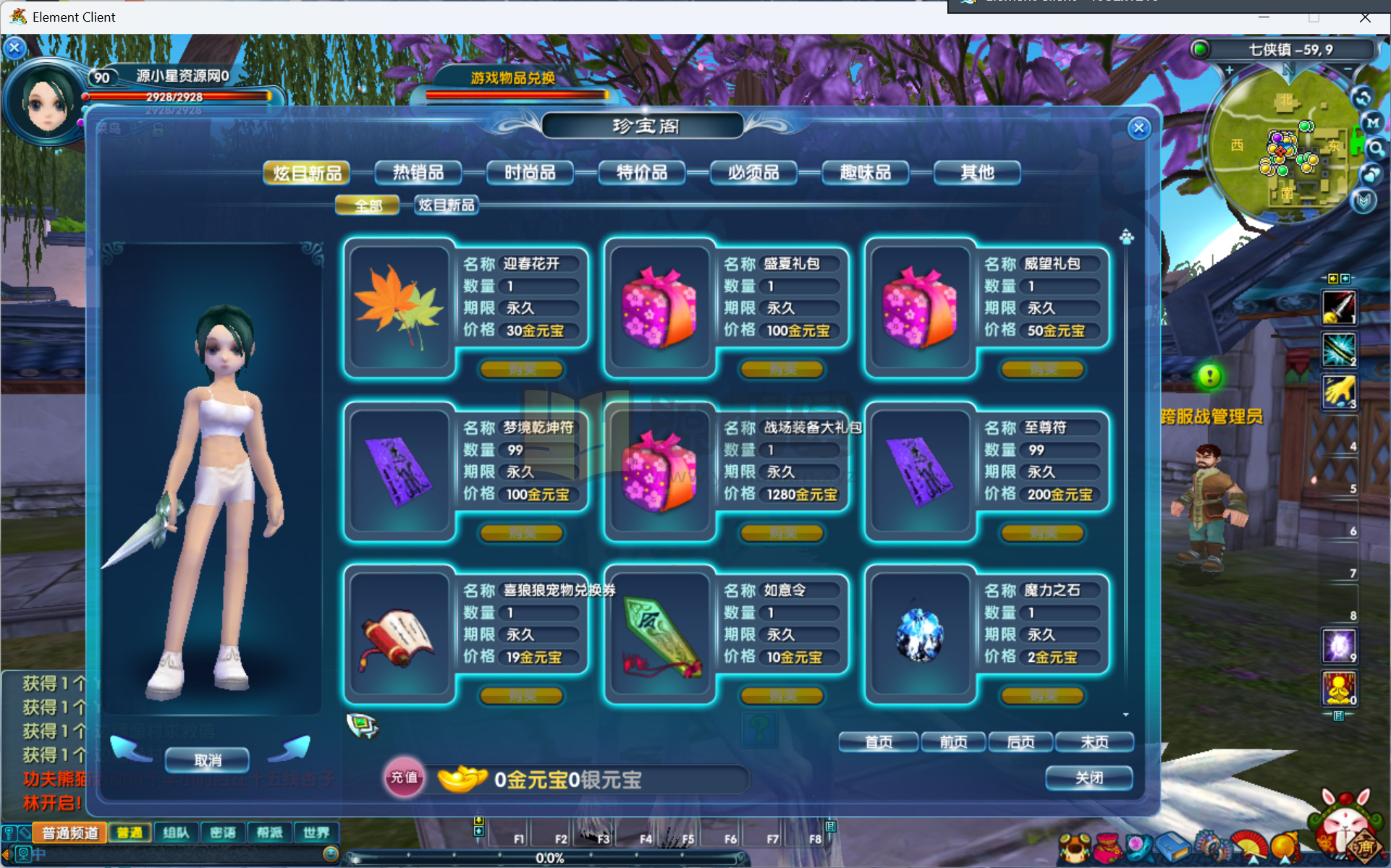
Task: Toggle the music note icon near the minimap
Action: [1371, 174]
